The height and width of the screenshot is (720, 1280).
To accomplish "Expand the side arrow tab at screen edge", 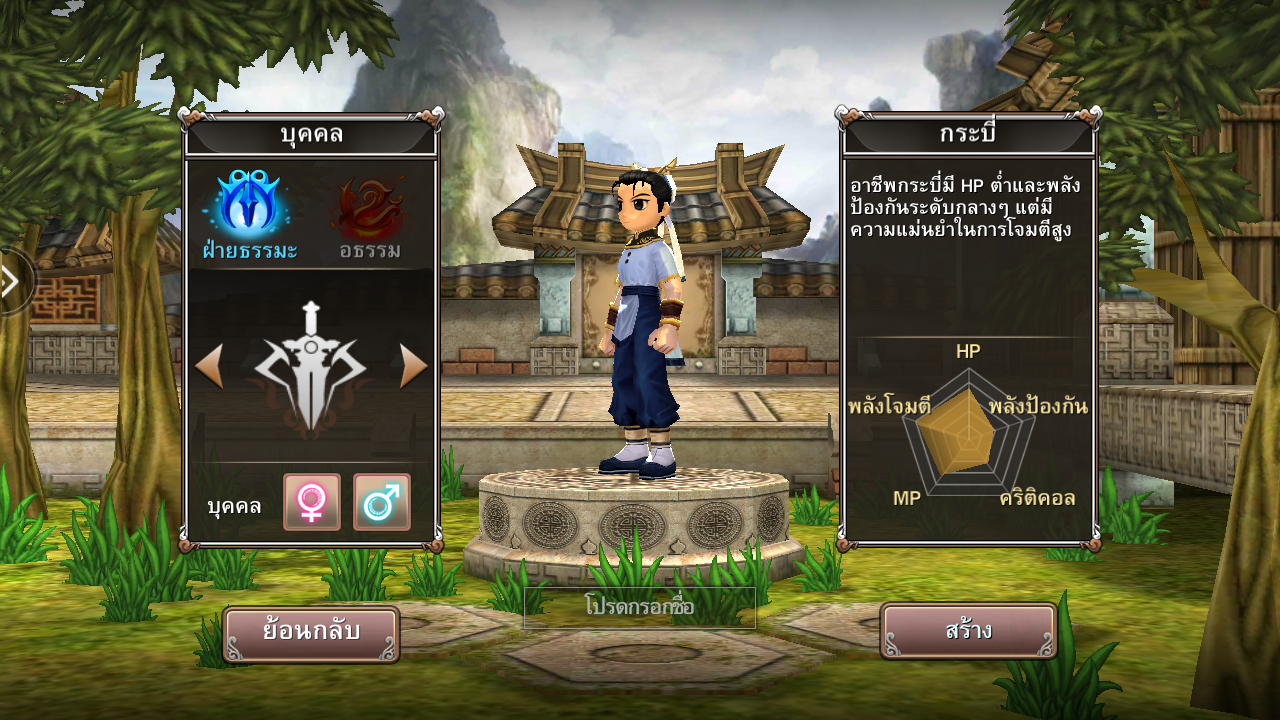I will click(x=12, y=282).
